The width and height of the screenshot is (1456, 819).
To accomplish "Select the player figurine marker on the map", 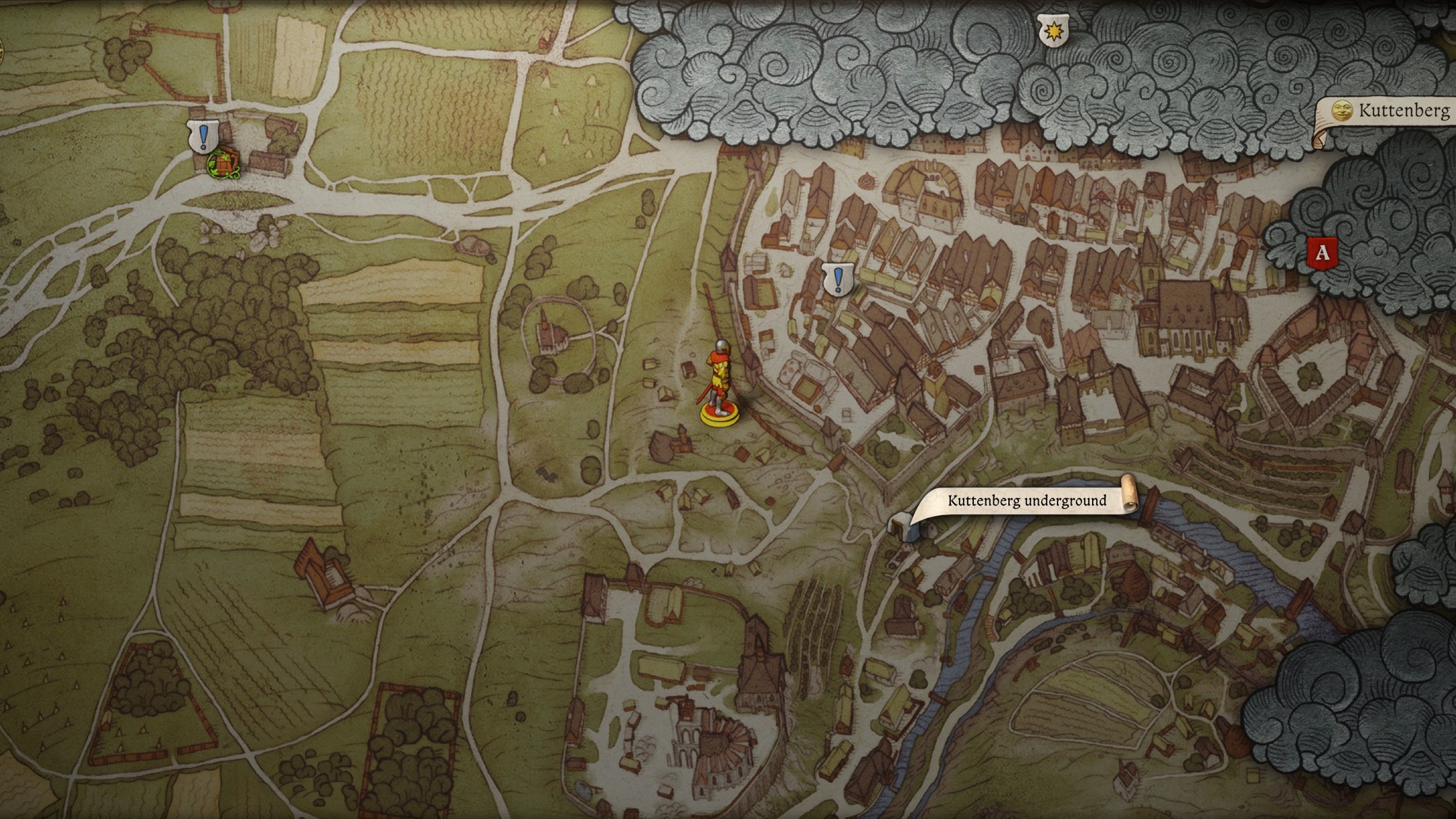I will (x=719, y=383).
